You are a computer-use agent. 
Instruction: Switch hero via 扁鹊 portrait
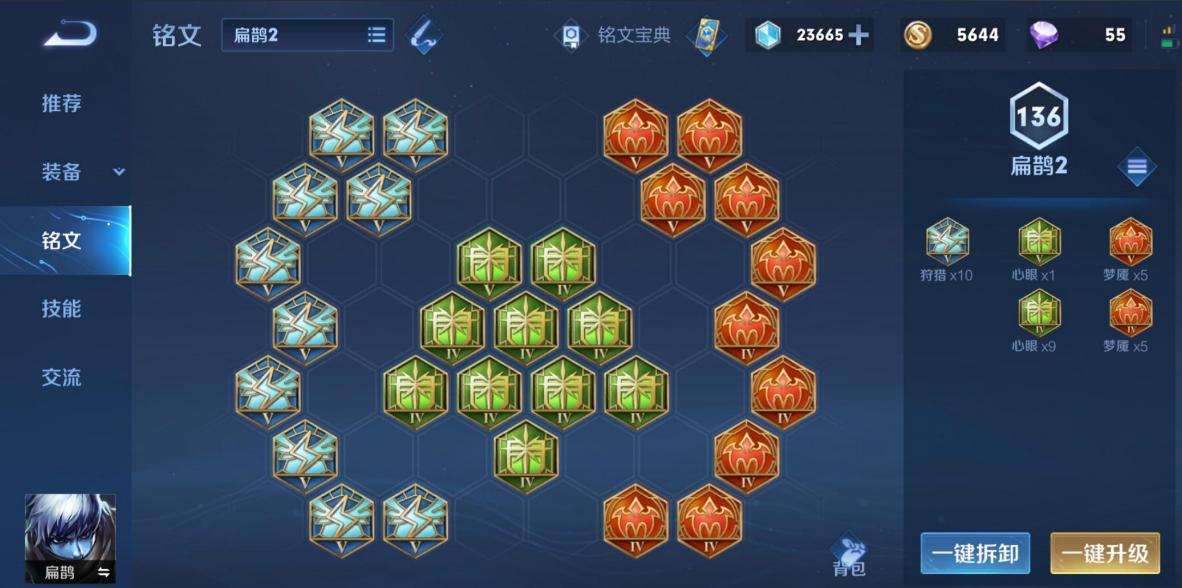(x=70, y=538)
